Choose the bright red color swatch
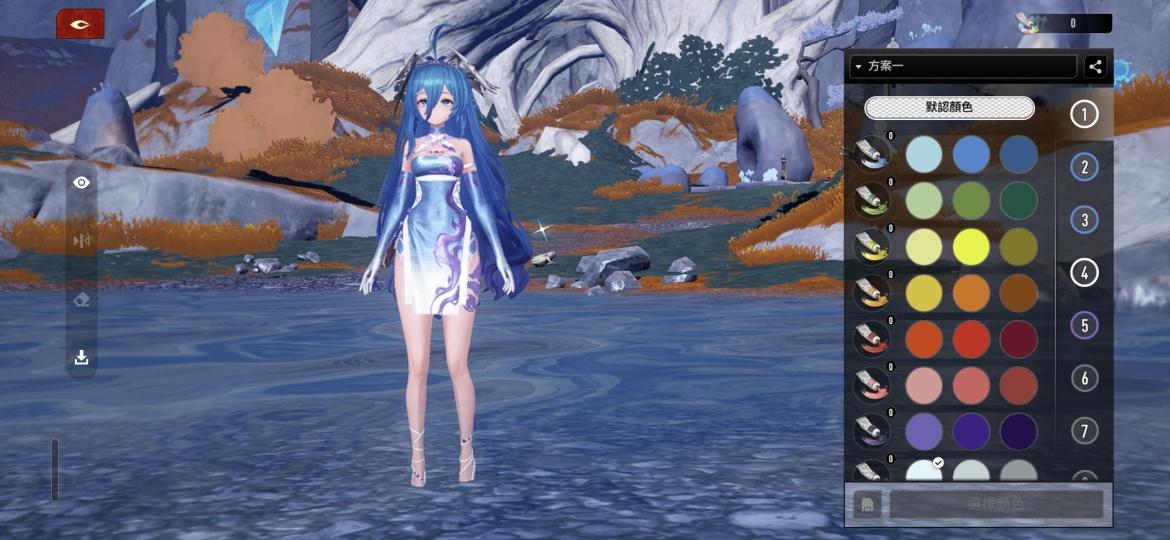Image resolution: width=1170 pixels, height=540 pixels. [x=971, y=339]
